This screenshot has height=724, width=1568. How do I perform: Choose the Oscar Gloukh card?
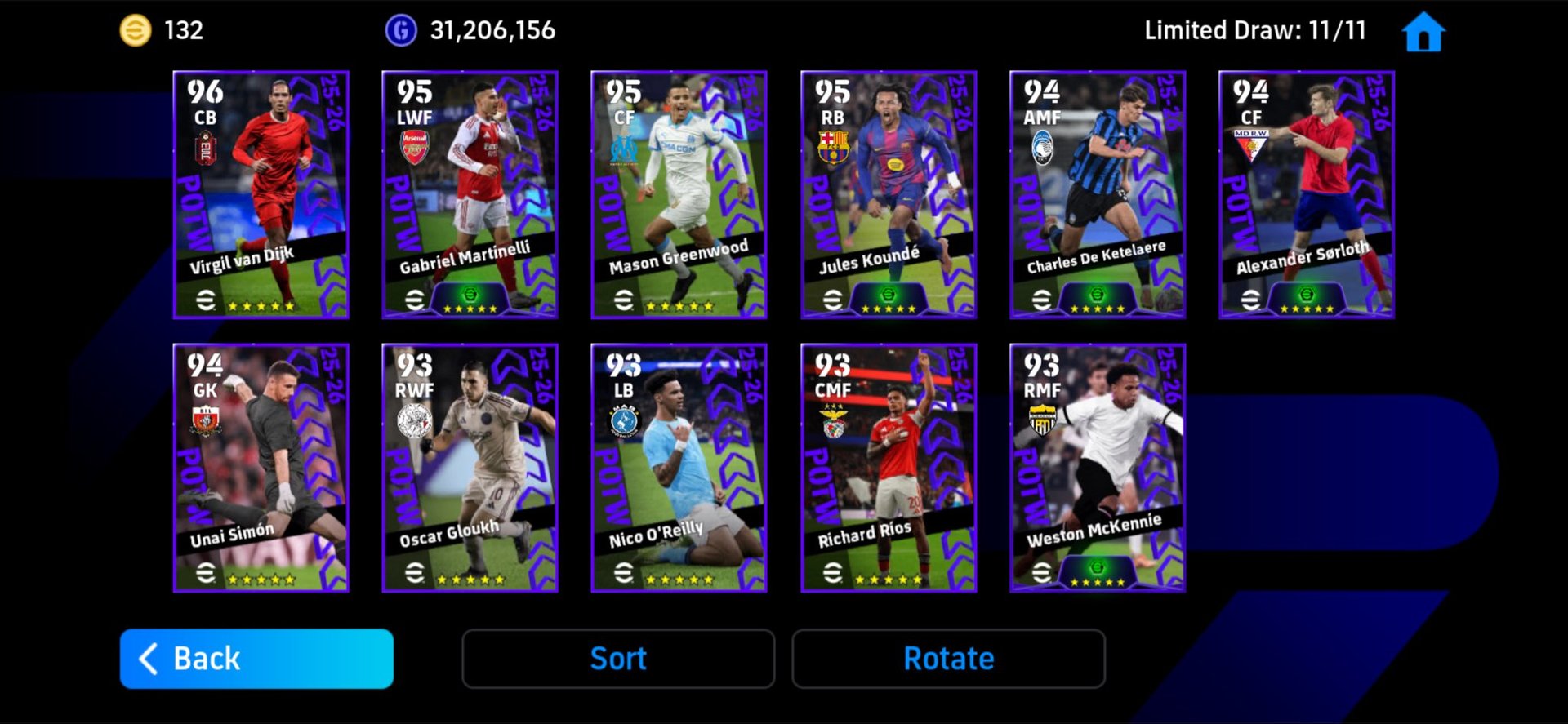pos(470,467)
